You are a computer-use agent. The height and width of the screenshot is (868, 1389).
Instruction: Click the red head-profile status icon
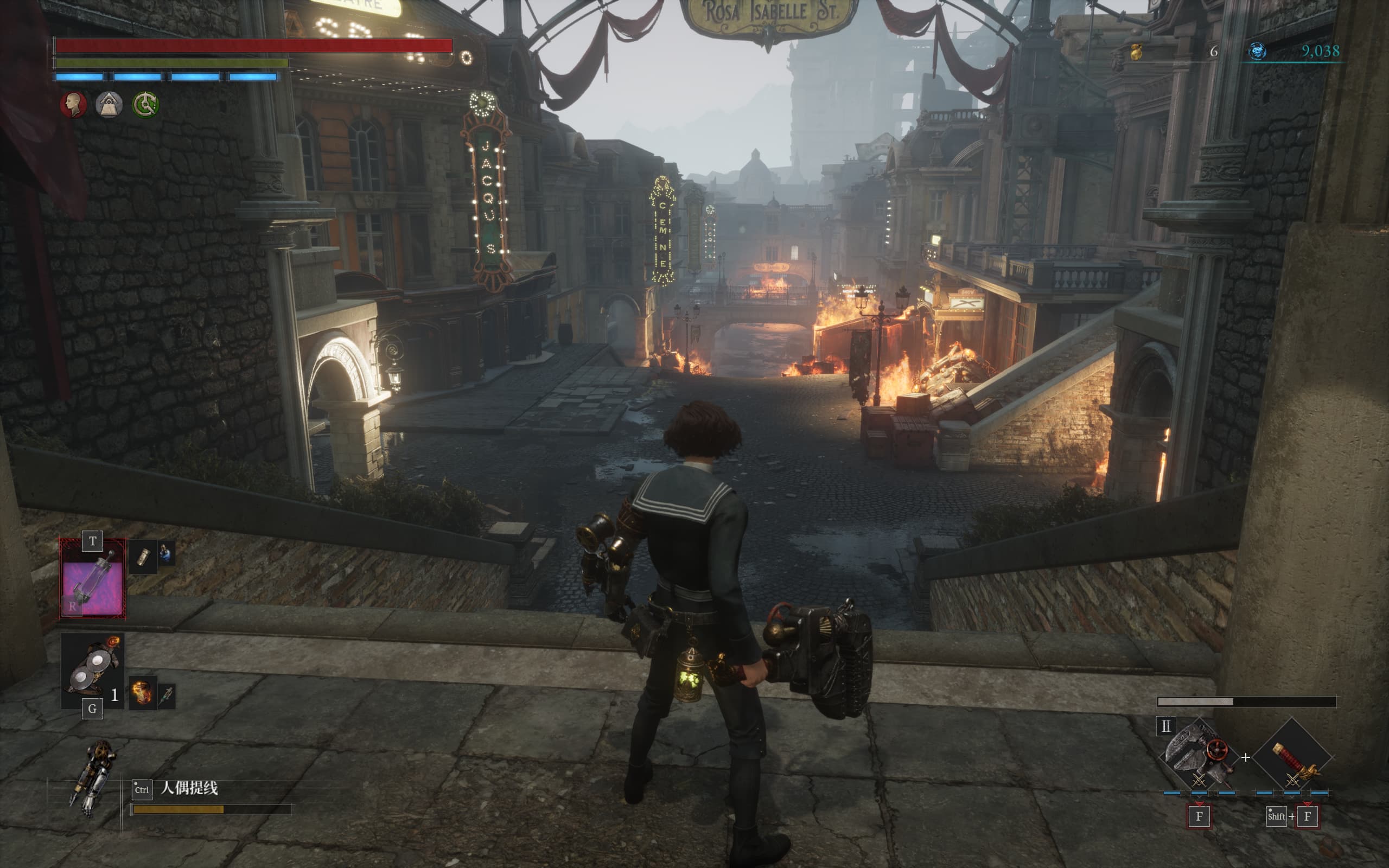[x=73, y=105]
